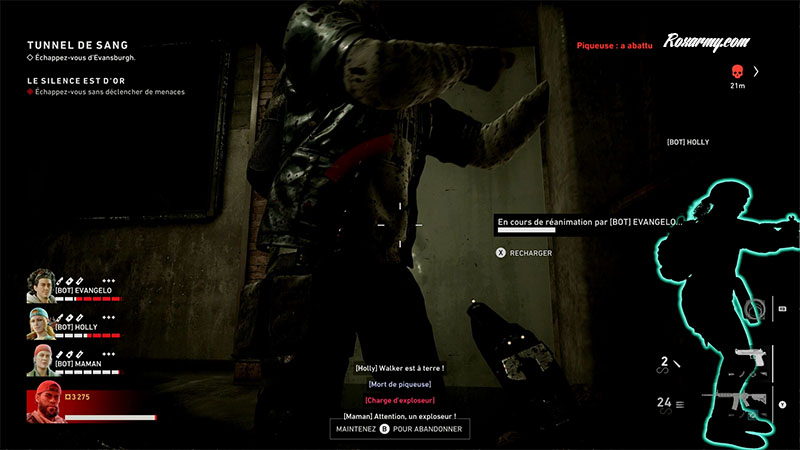Image resolution: width=800 pixels, height=450 pixels.
Task: Click the red skull threat marker
Action: 739,71
